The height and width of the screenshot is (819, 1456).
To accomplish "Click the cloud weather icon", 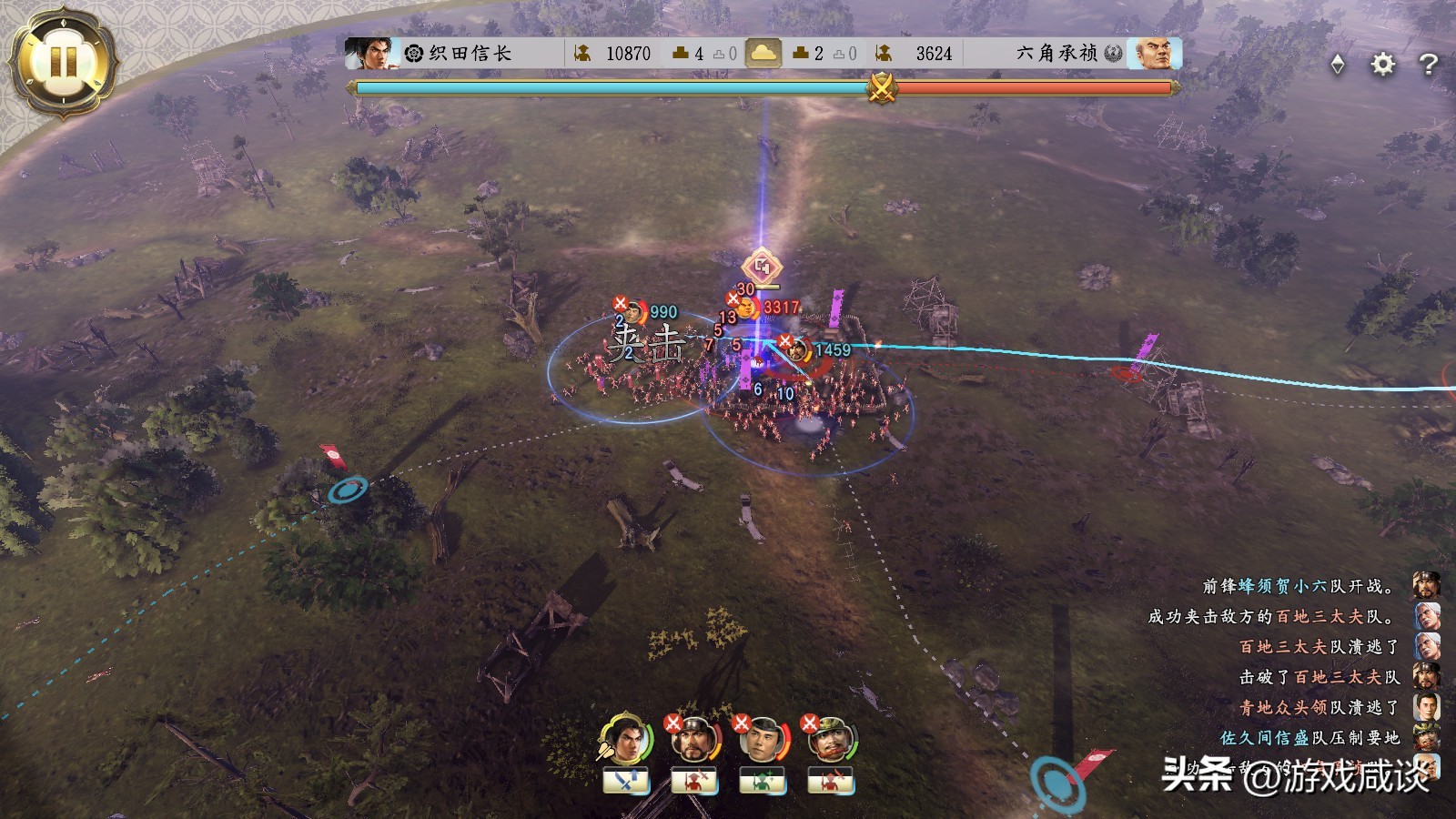I will pyautogui.click(x=763, y=54).
